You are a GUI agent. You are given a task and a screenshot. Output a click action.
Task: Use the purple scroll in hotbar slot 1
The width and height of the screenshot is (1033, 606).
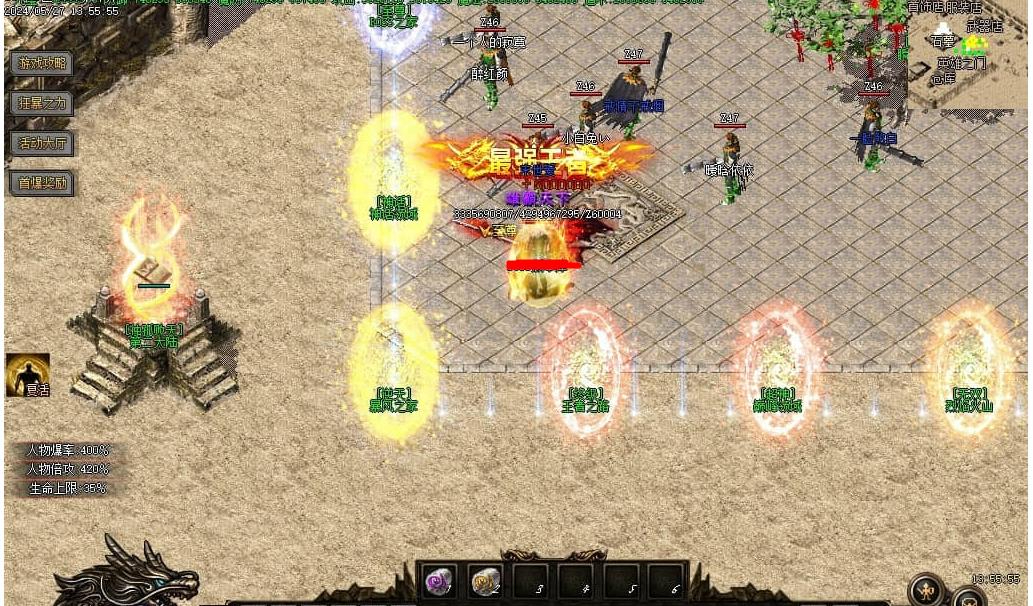pyautogui.click(x=439, y=580)
